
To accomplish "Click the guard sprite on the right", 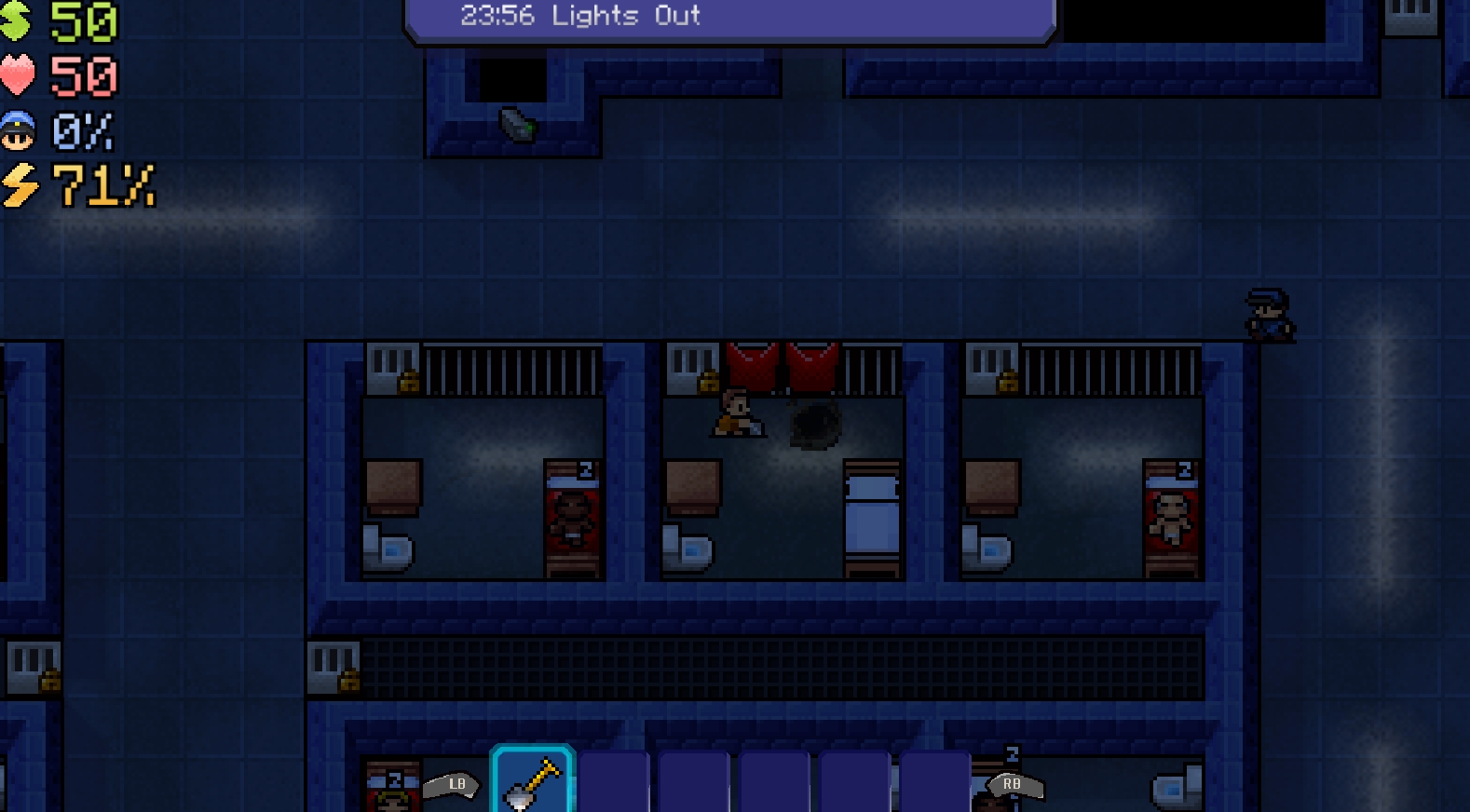I will (x=1269, y=315).
